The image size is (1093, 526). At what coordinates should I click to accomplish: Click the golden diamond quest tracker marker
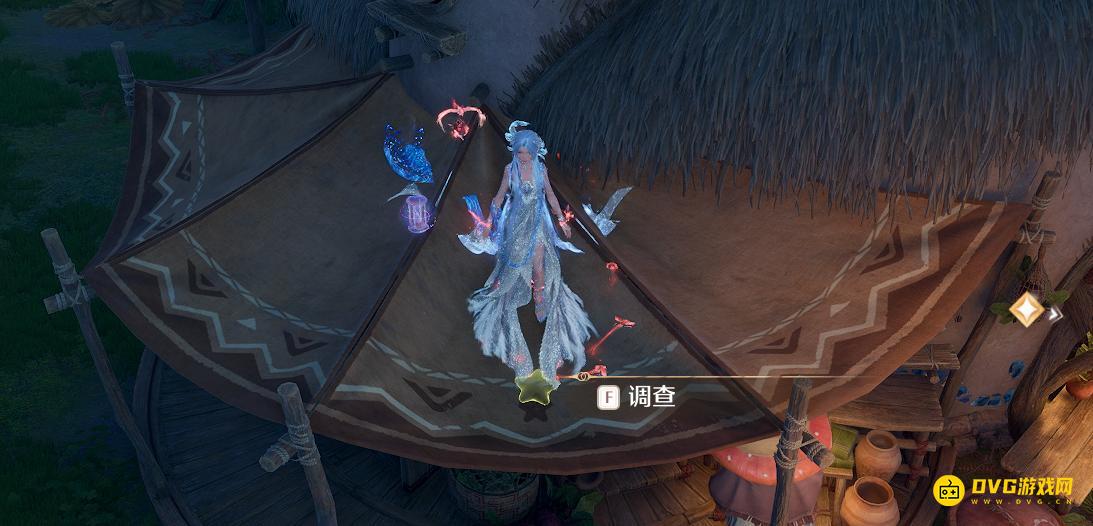pos(1026,309)
